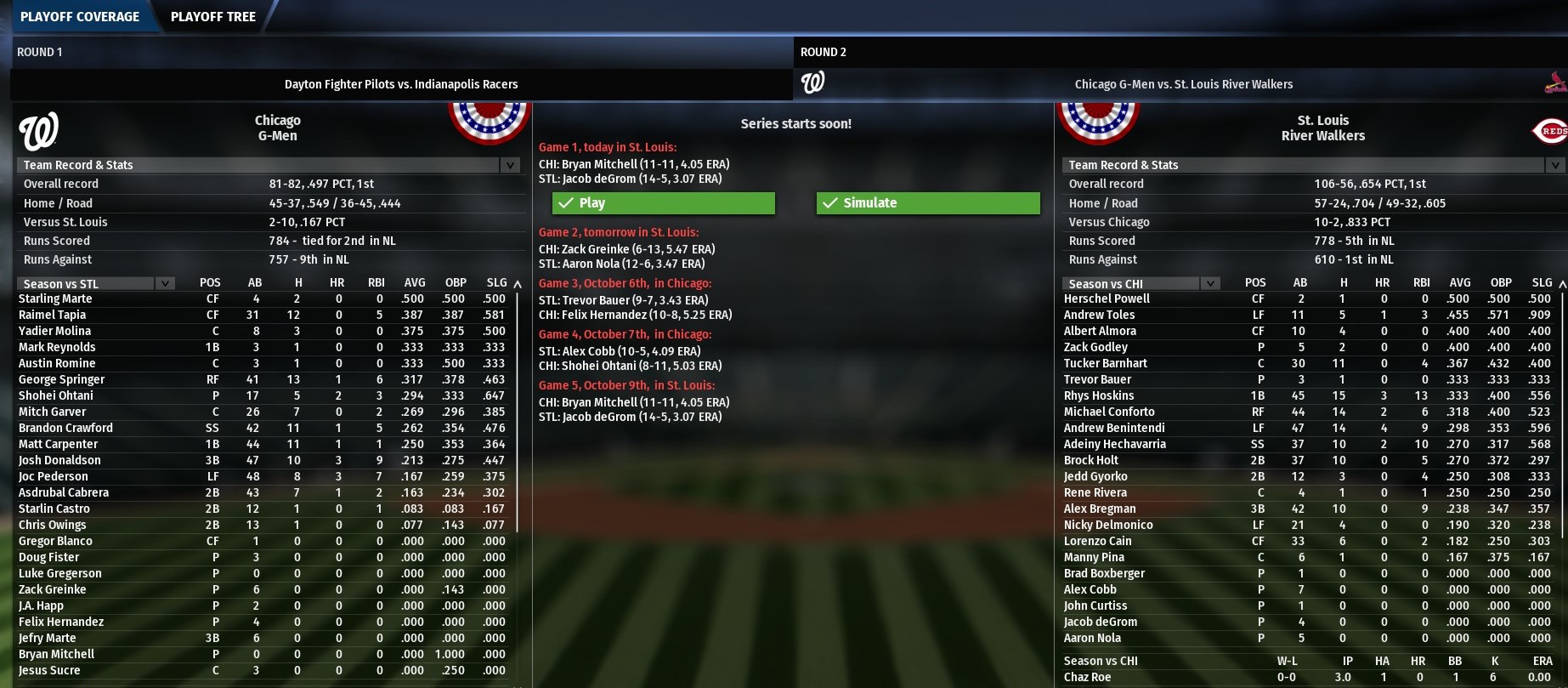Open Chicago's Team Record & Stats dropdown

509,165
